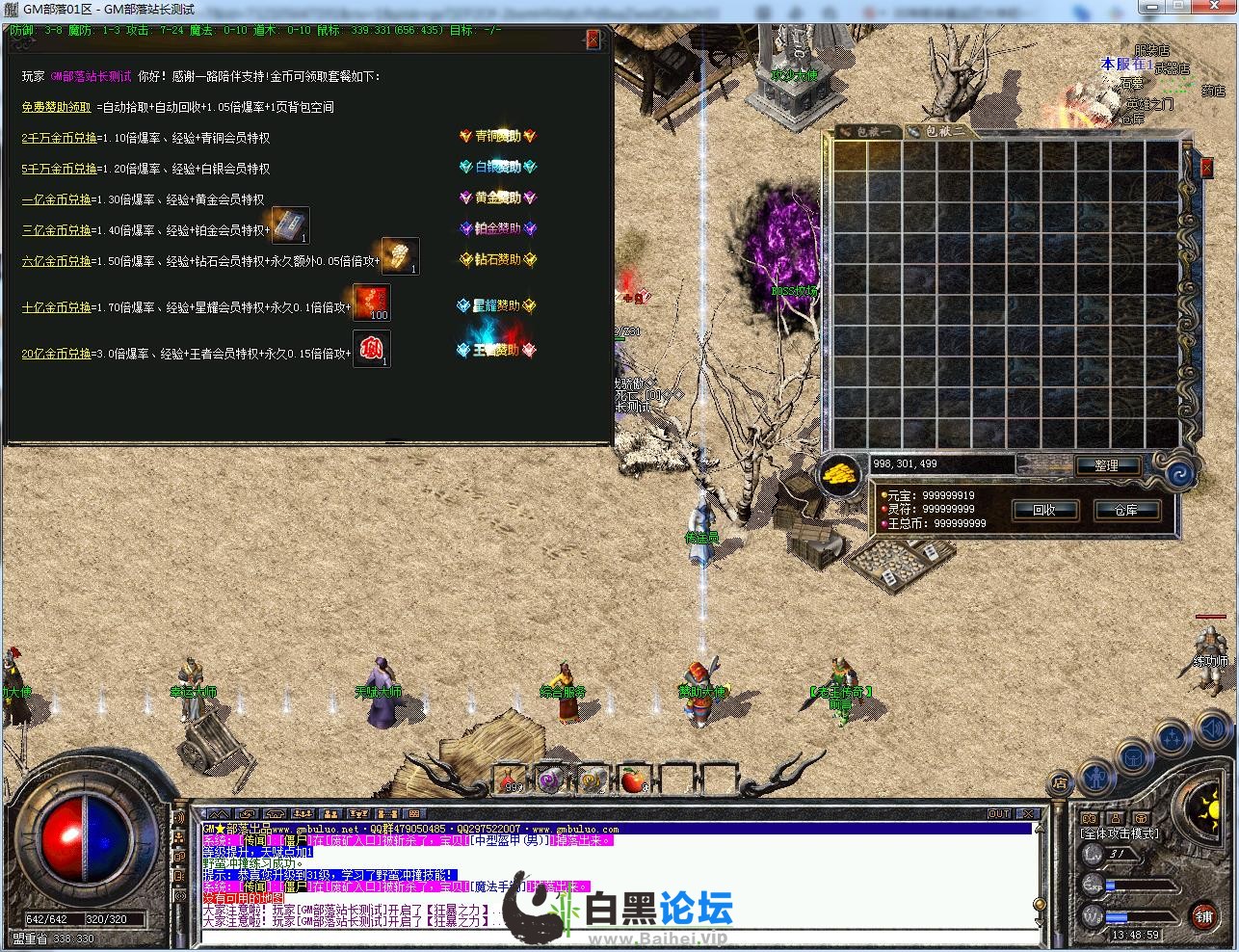Screen dimensions: 1239x952
Task: Toggle sound with the speaker icon
Action: 1214,730
